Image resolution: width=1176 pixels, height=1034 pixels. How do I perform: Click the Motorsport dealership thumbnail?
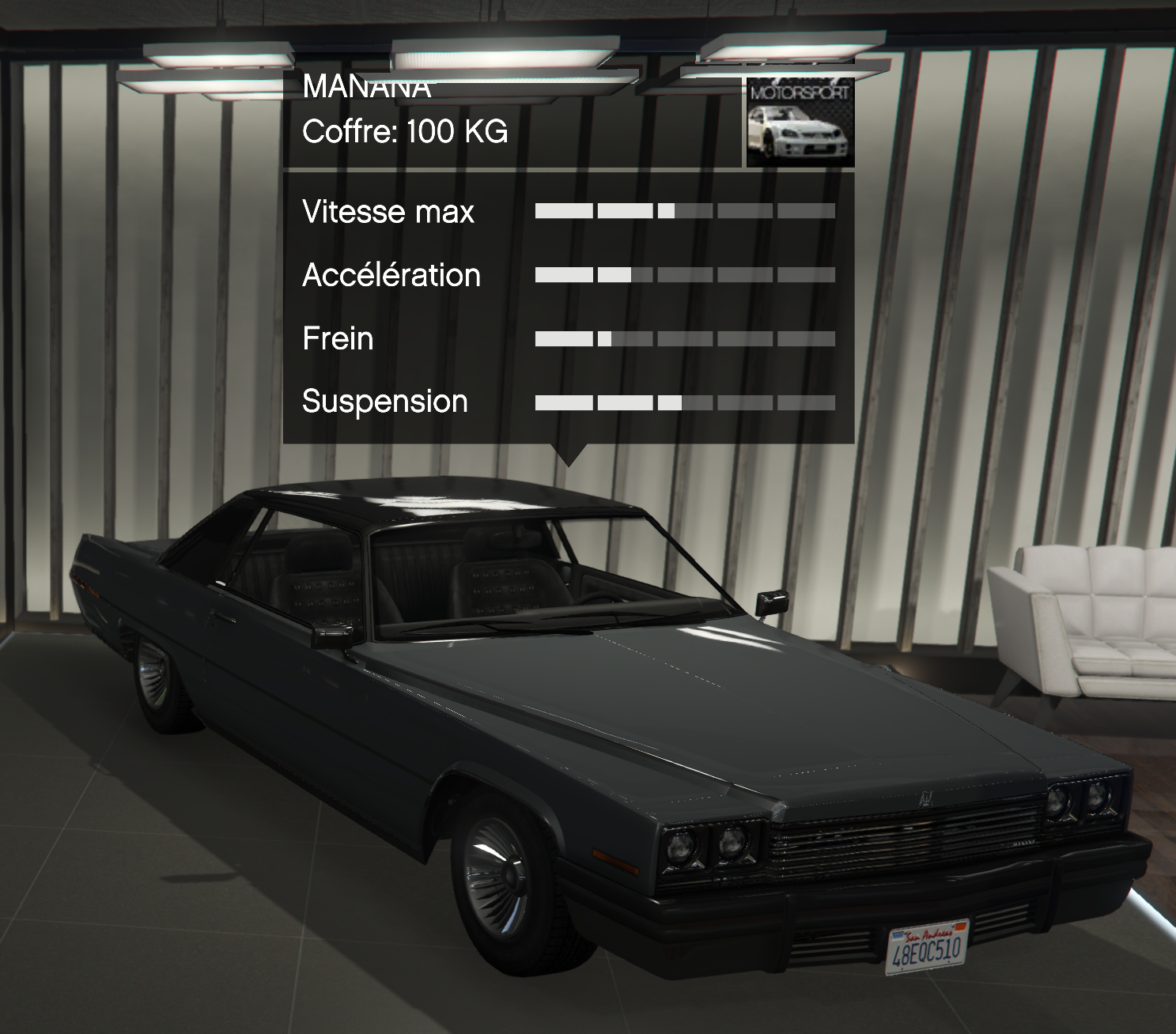pyautogui.click(x=800, y=123)
